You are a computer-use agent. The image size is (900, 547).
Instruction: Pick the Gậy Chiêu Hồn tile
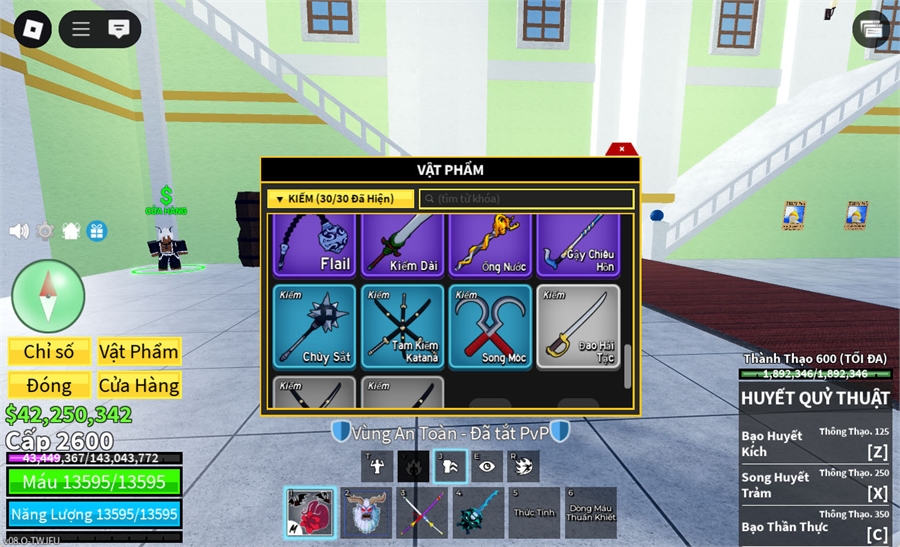tap(578, 246)
